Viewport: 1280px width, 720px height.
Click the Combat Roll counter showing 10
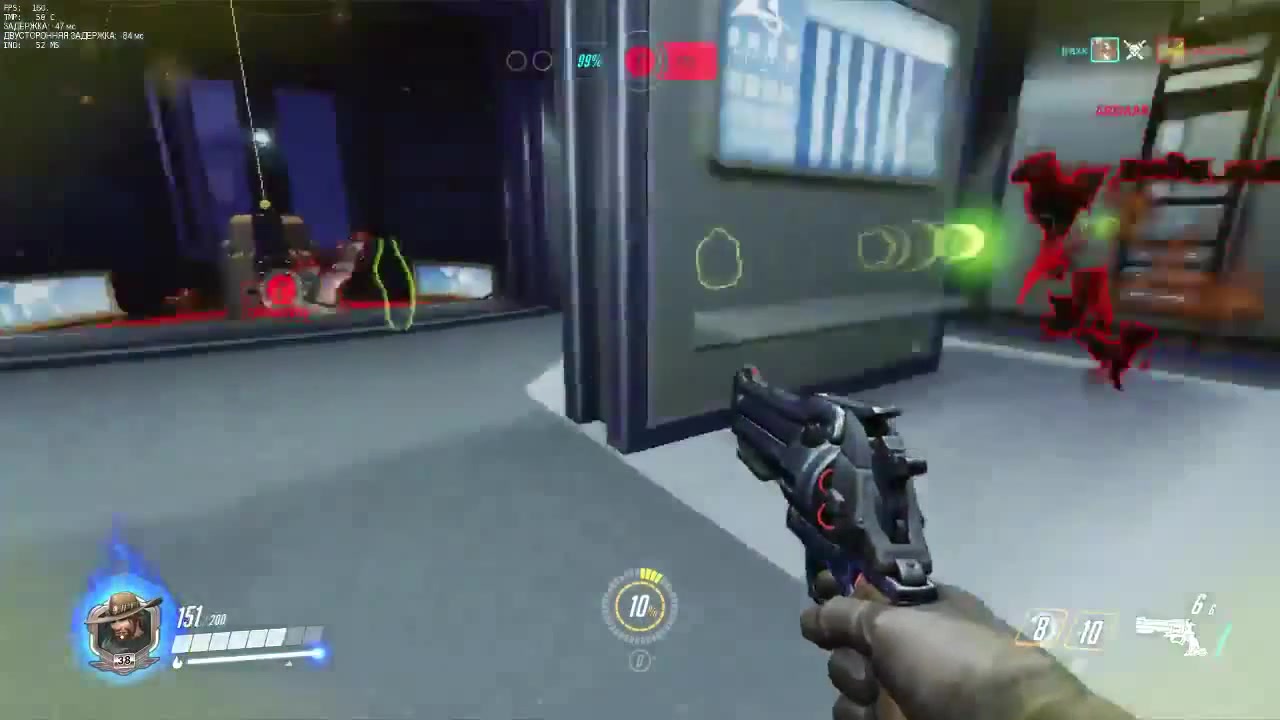pos(1092,632)
